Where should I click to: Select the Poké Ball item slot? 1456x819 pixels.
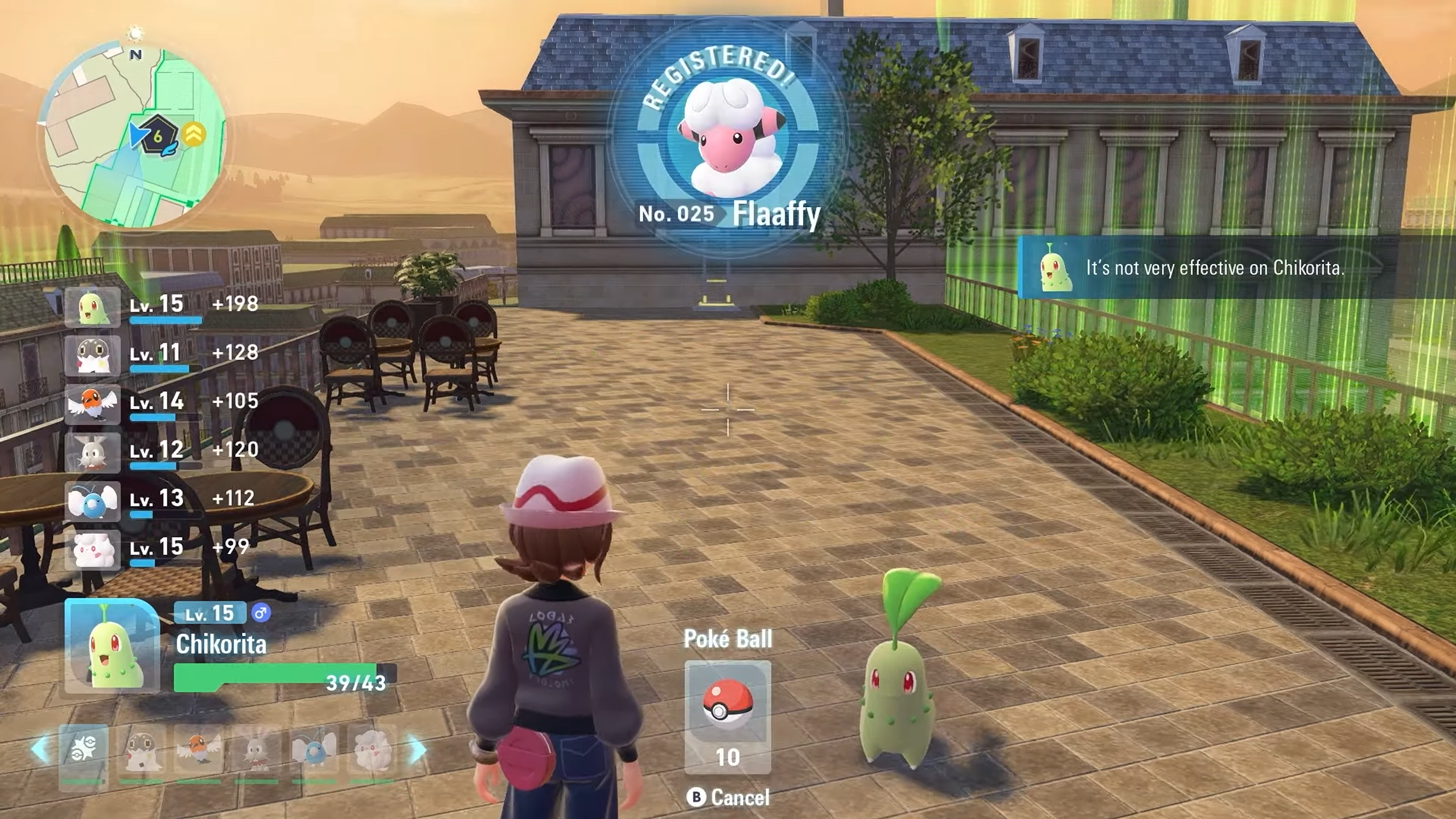tap(727, 716)
